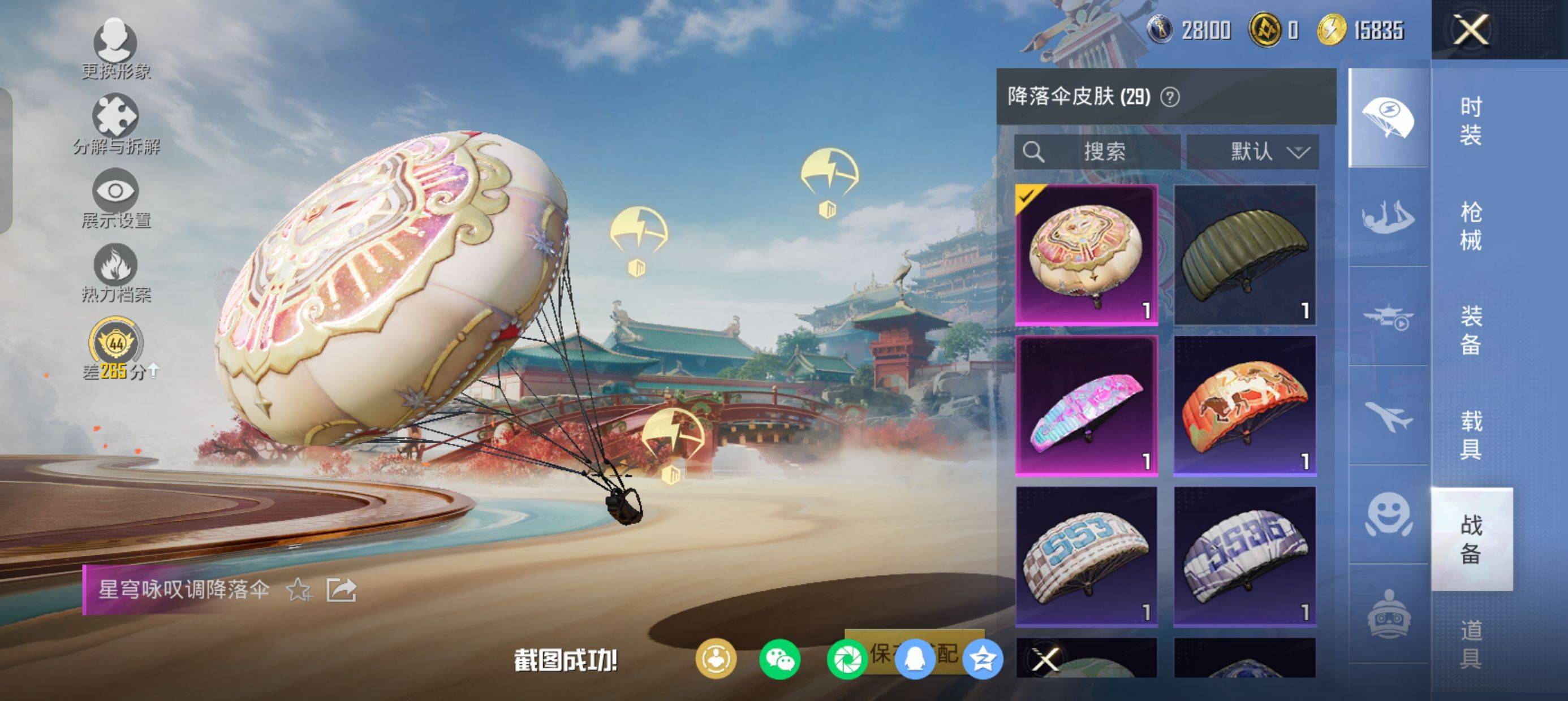The image size is (1568, 701).
Task: Select the equipped cream ornate parachute skin
Action: point(1087,255)
